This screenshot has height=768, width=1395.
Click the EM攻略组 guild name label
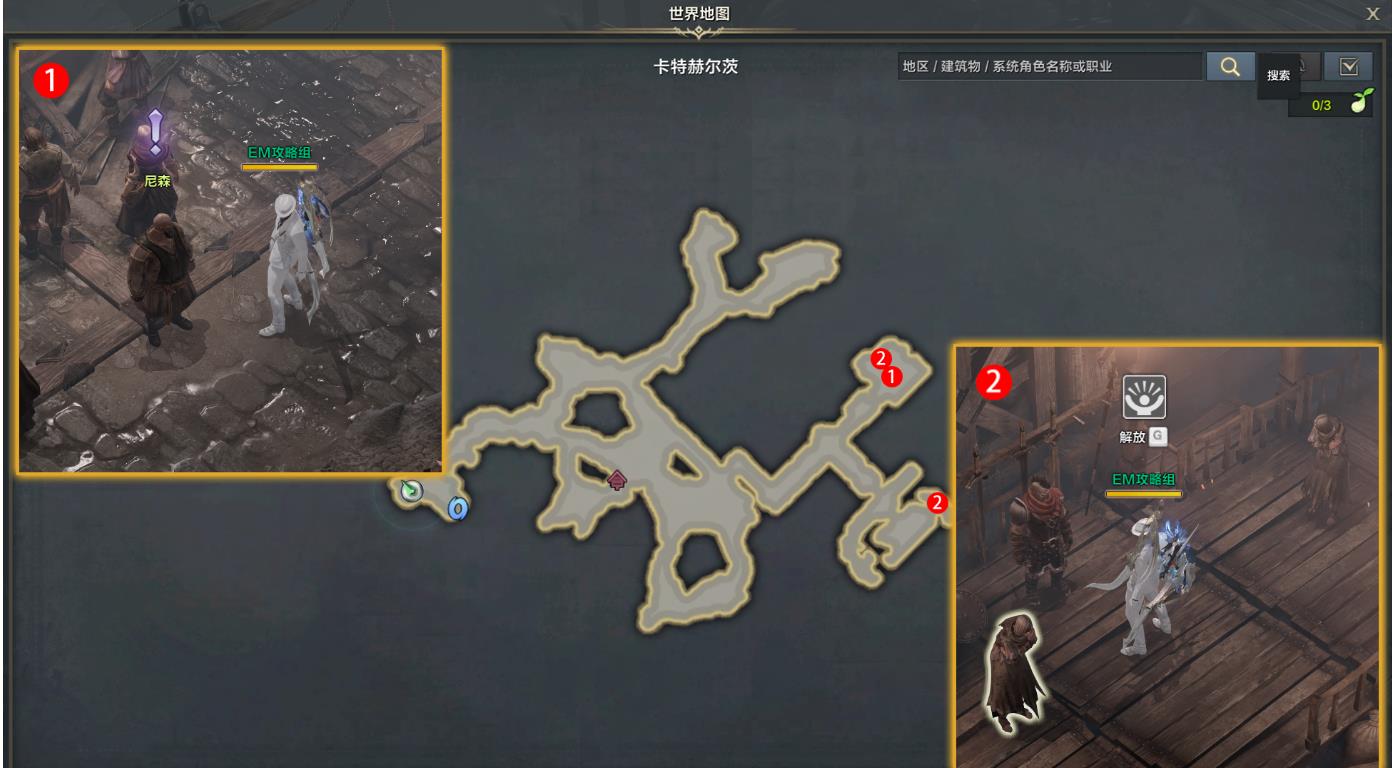(x=280, y=150)
